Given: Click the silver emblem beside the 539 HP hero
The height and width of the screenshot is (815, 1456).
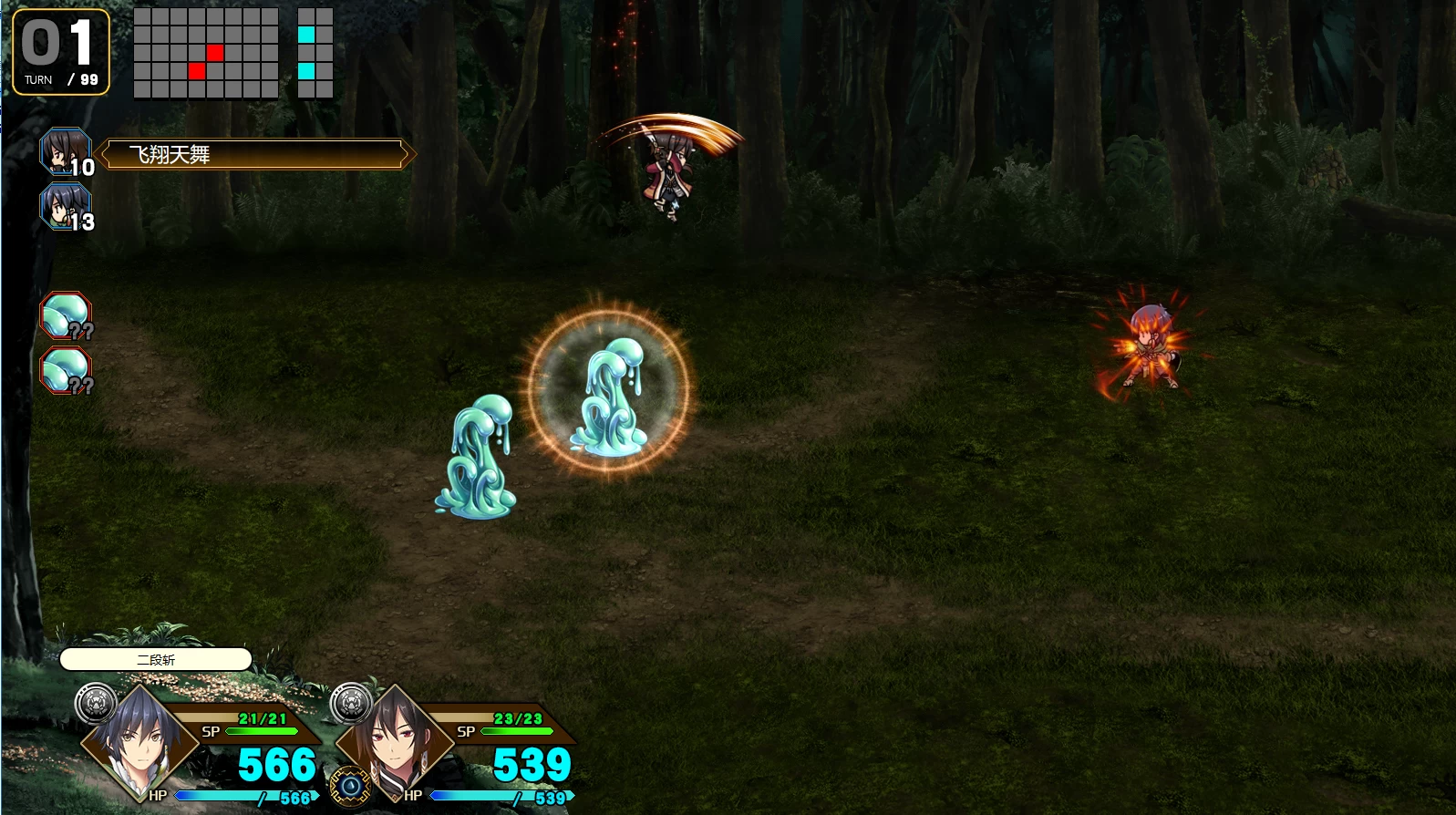Looking at the screenshot, I should 351,703.
